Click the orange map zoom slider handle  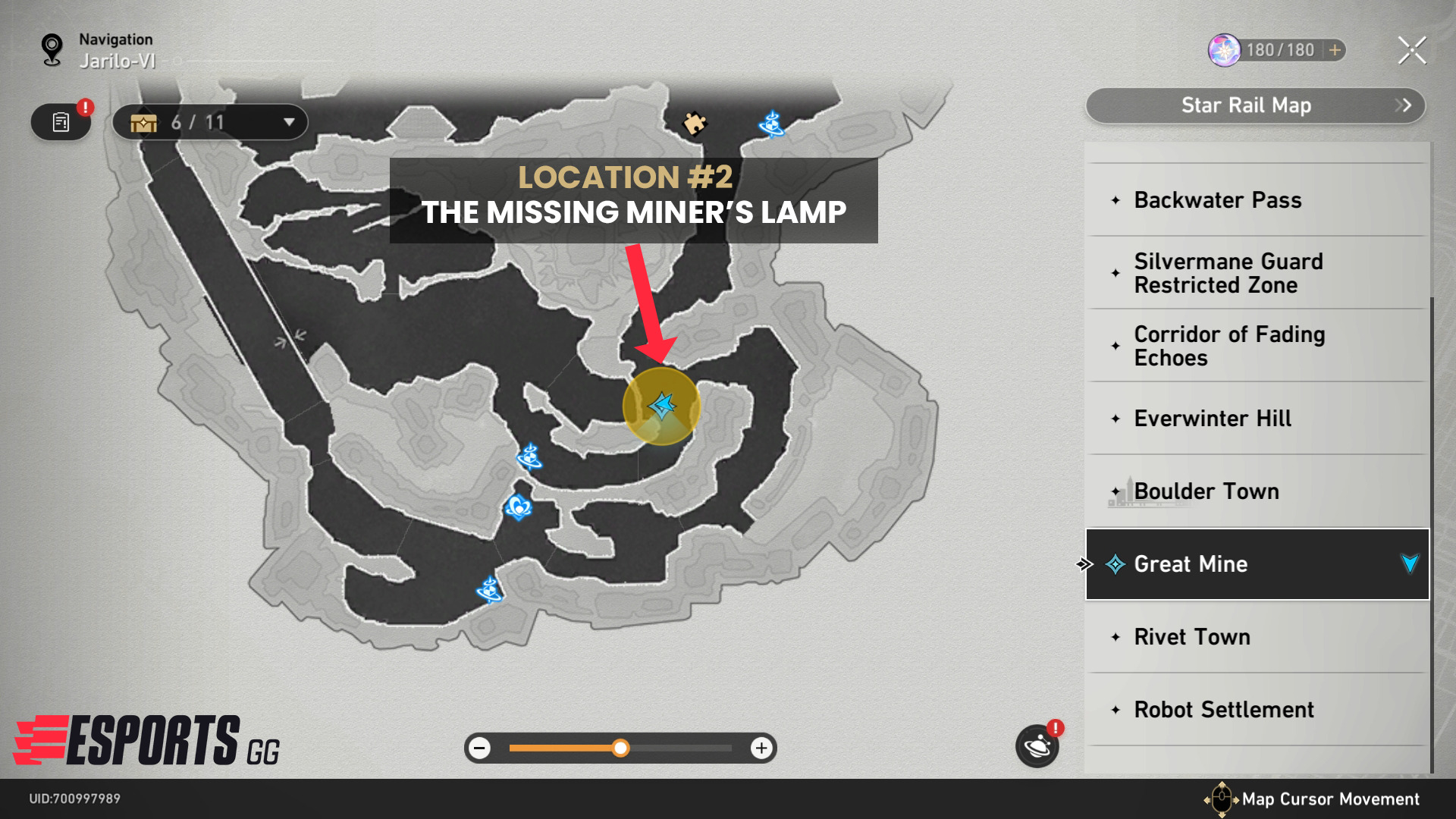[x=620, y=748]
